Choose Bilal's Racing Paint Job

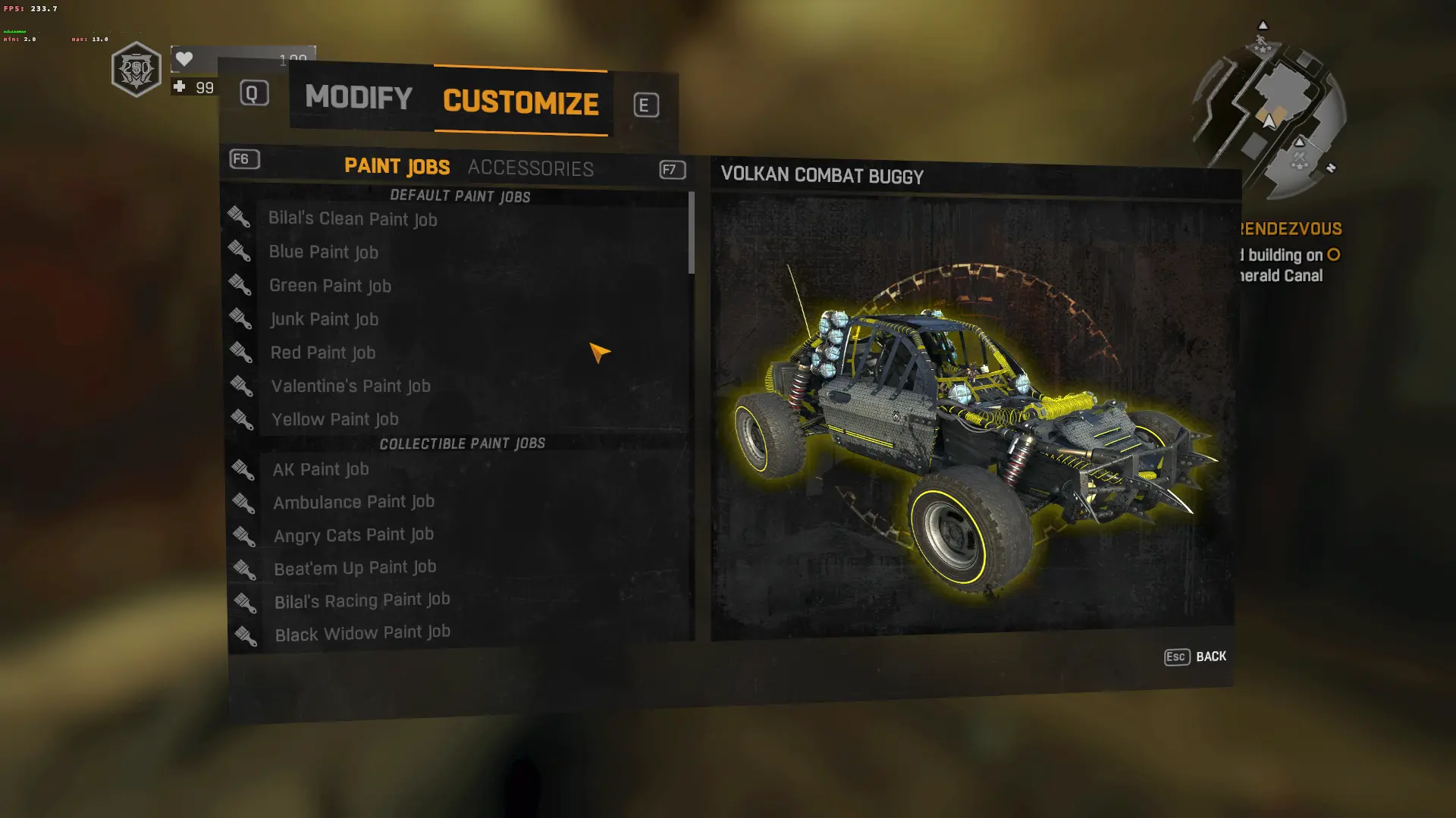pyautogui.click(x=362, y=600)
